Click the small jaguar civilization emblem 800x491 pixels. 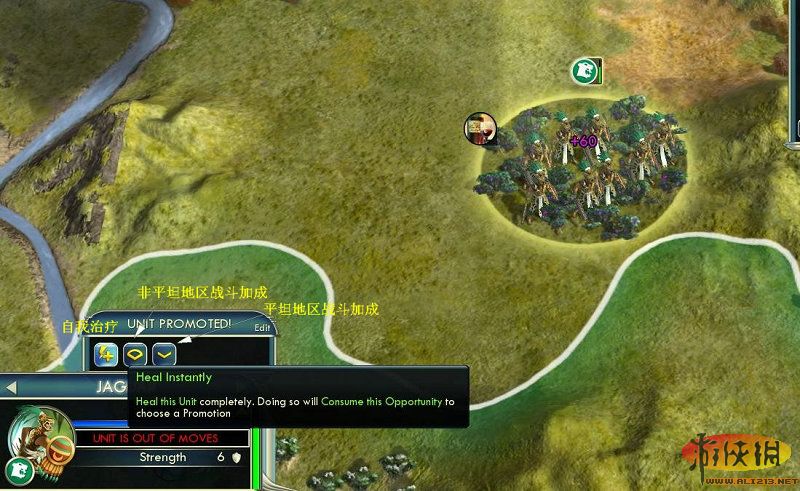coord(18,468)
